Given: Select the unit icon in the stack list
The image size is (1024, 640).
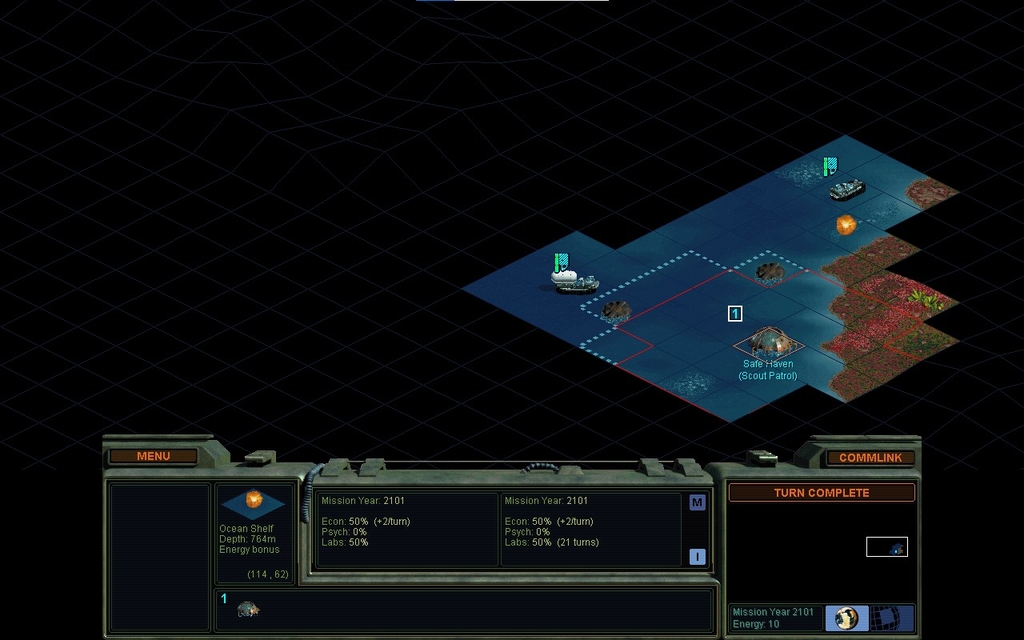Looking at the screenshot, I should (248, 608).
